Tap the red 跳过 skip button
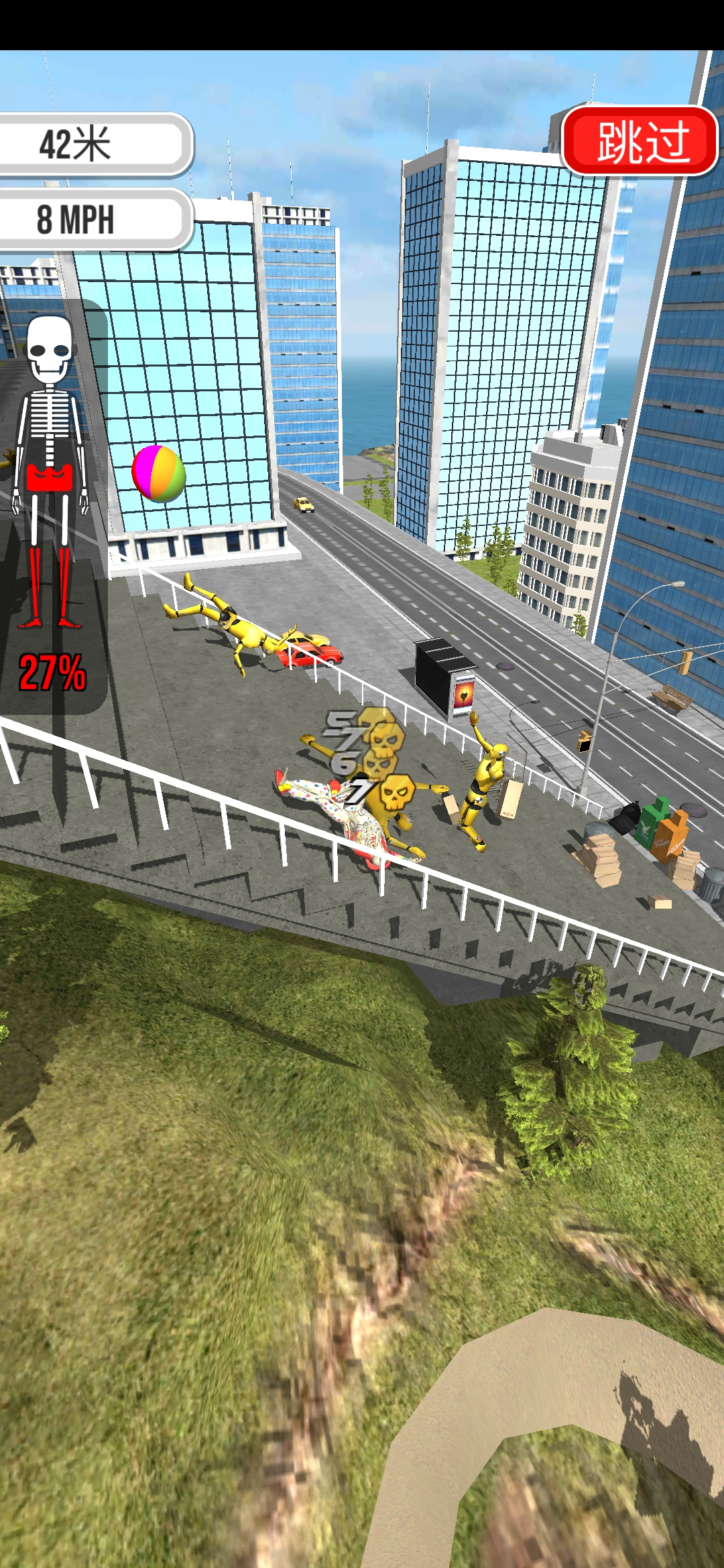Screen dimensions: 724x1568 [x=640, y=141]
